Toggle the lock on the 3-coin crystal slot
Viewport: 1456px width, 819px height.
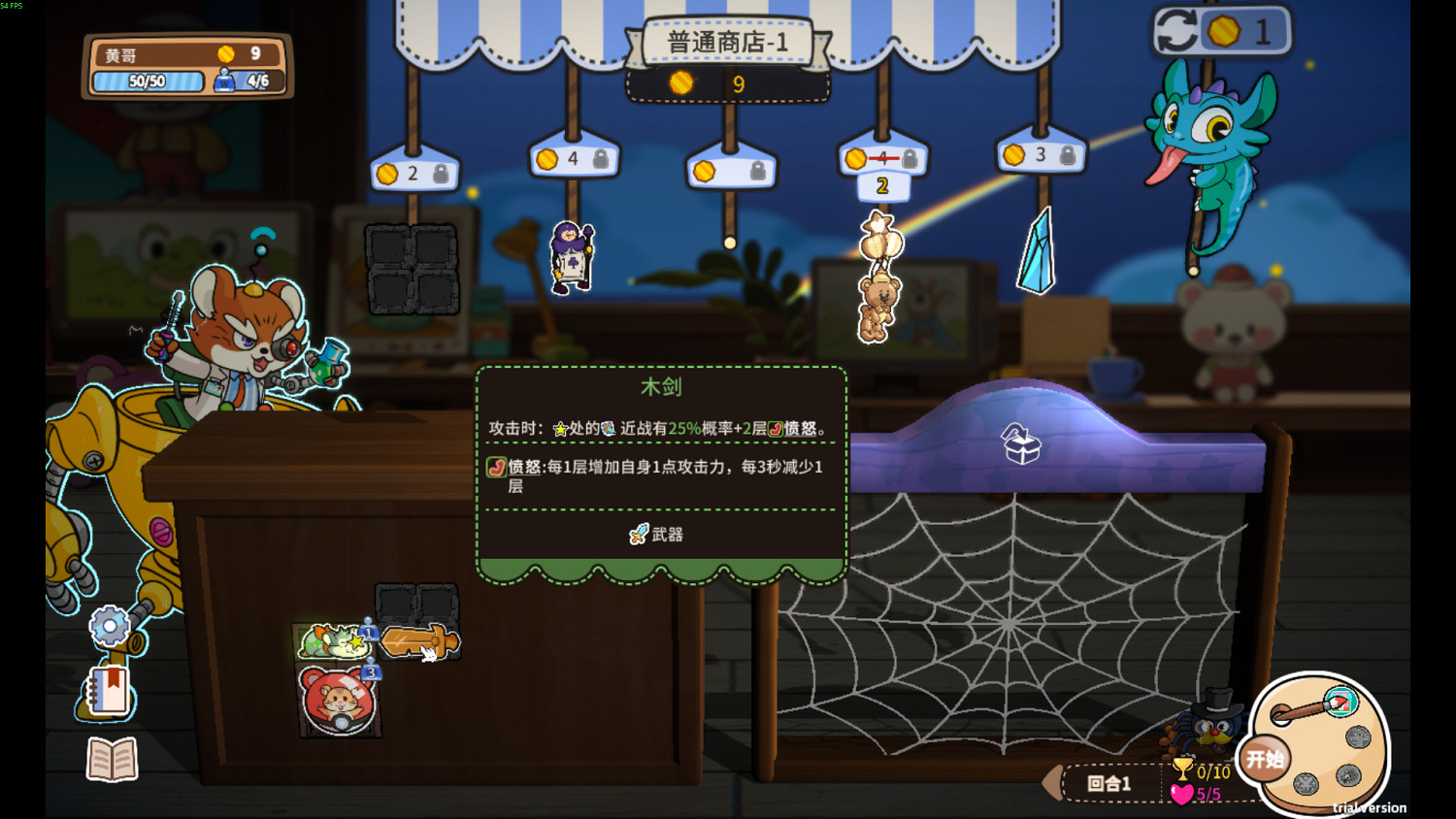(1068, 153)
